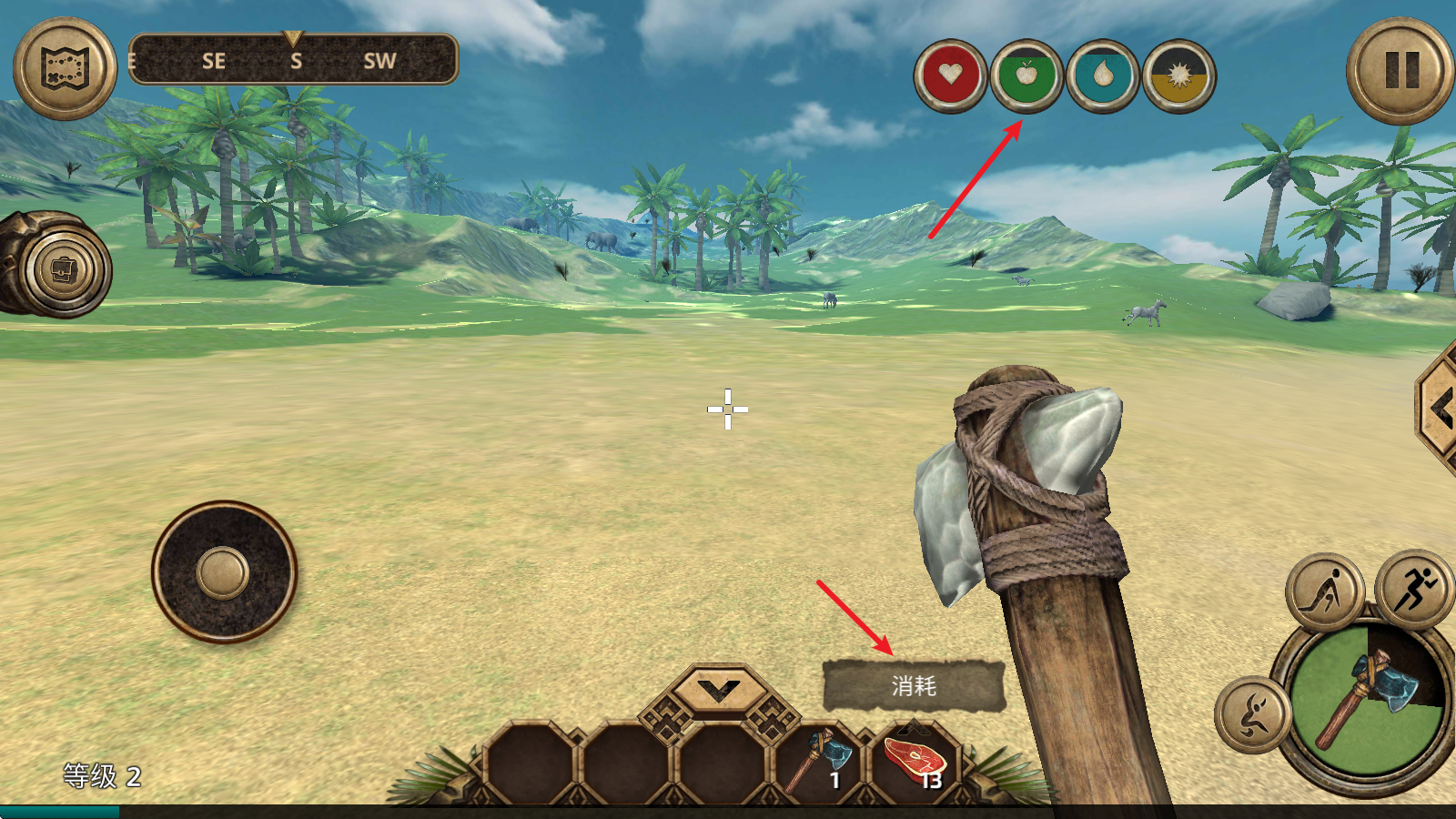Tap the sun temperature status icon
This screenshot has height=819, width=1456.
(x=1179, y=76)
